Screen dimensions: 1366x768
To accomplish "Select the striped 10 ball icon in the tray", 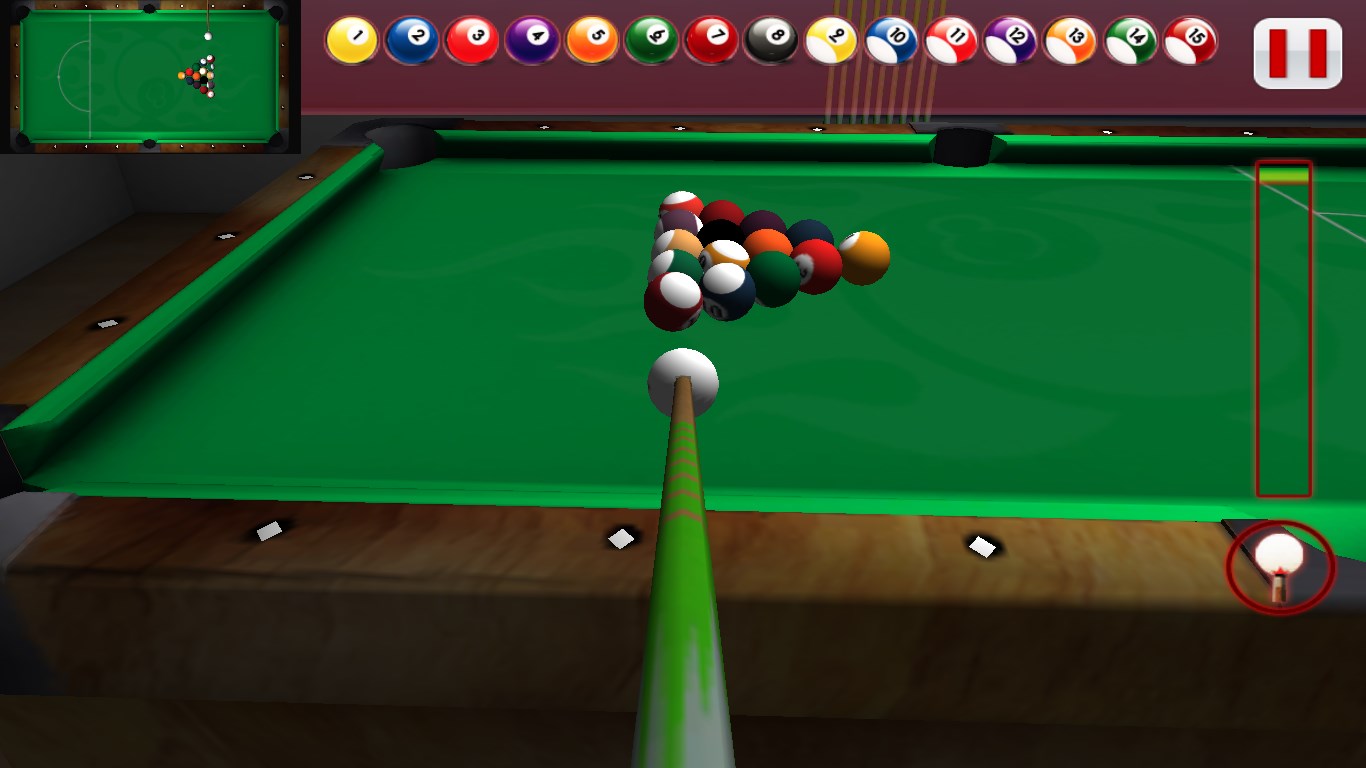I will (890, 40).
